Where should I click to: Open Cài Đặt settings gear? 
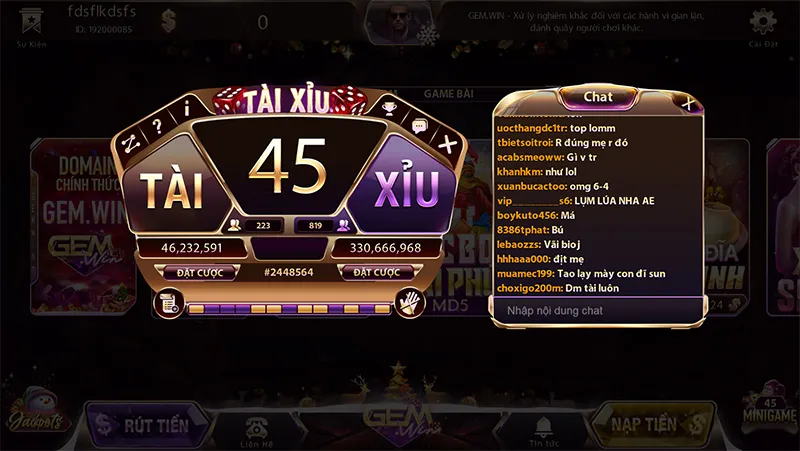763,22
